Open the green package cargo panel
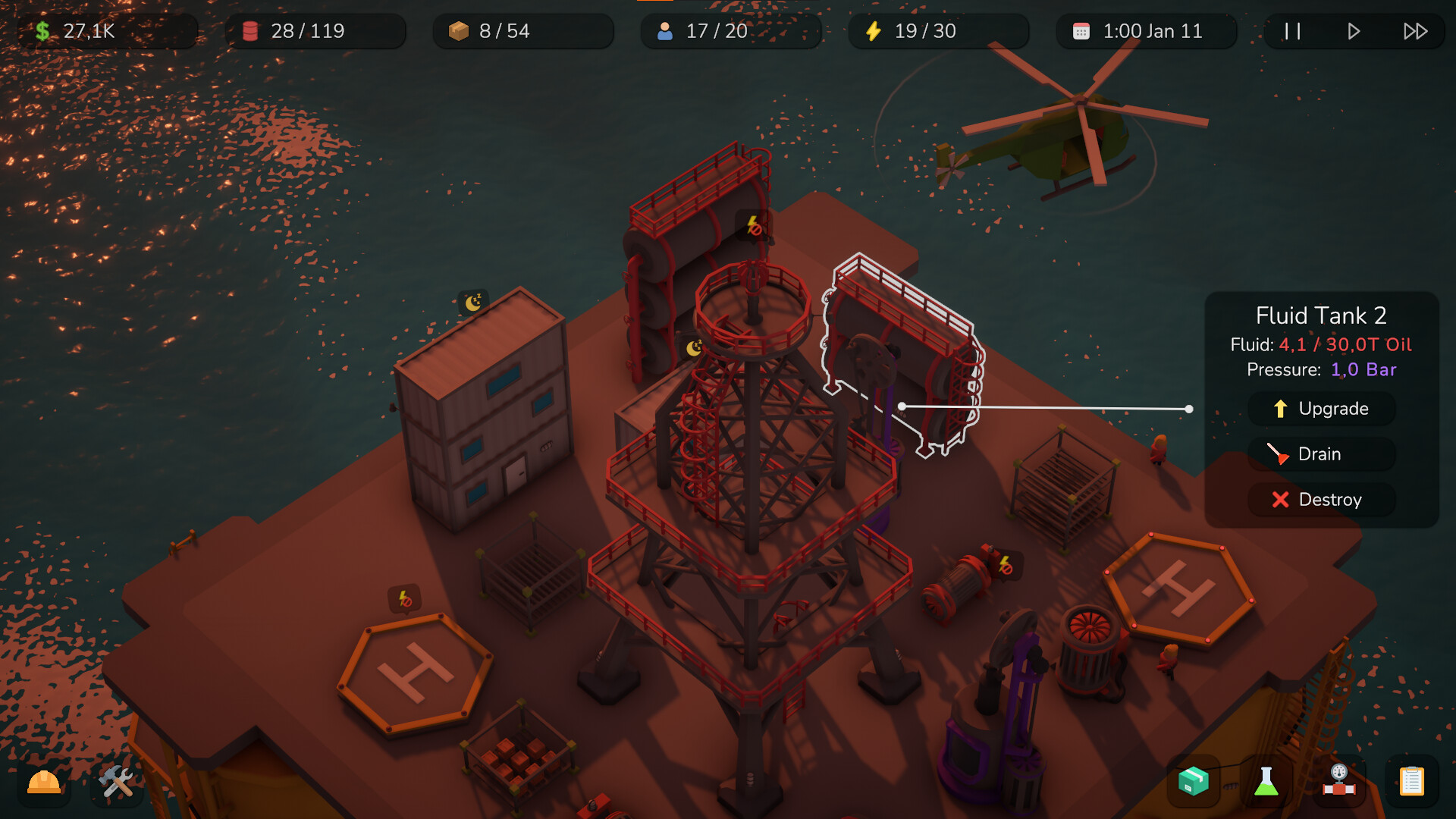 click(1191, 782)
